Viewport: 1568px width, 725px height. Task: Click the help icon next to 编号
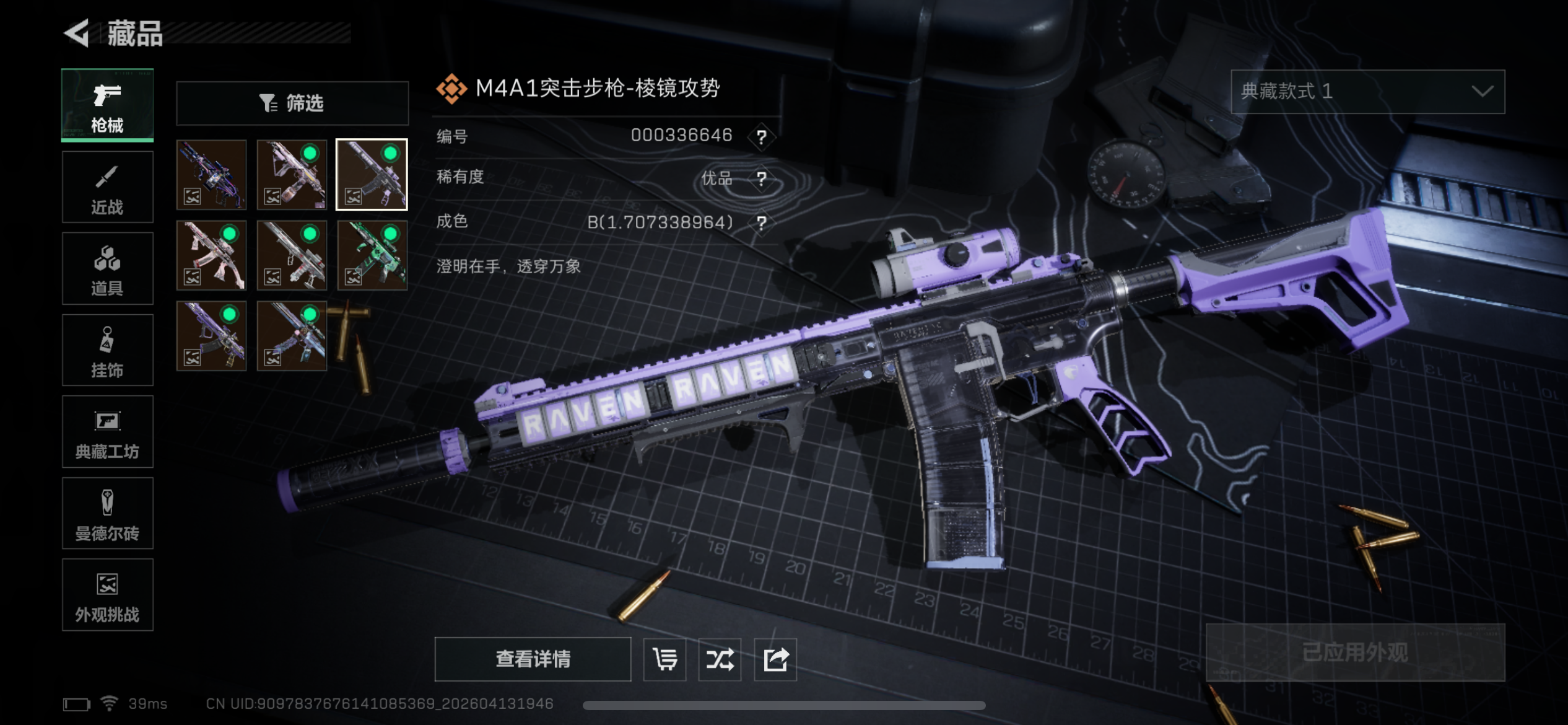(x=761, y=136)
